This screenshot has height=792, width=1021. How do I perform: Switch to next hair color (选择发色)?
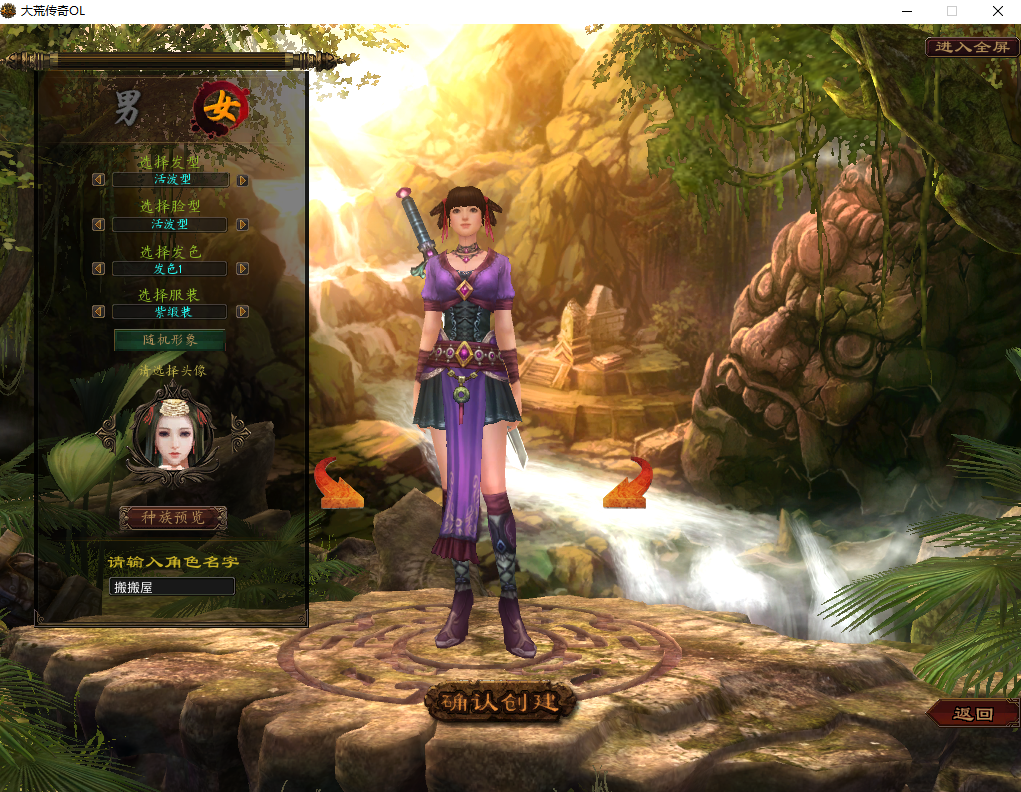pyautogui.click(x=242, y=268)
